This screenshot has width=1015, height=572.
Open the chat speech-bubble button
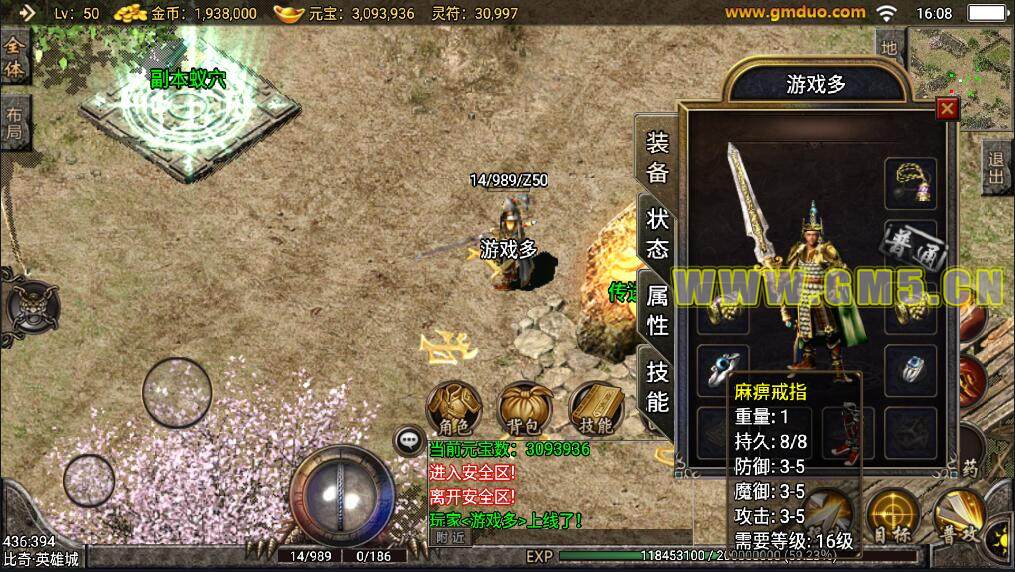click(x=408, y=439)
